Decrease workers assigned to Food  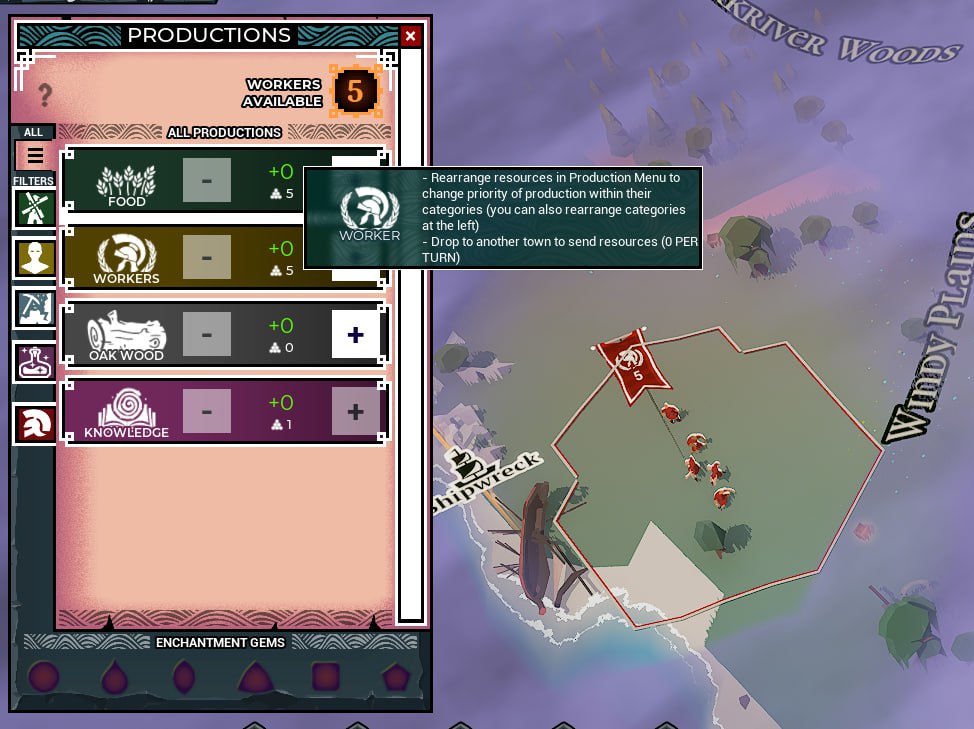[207, 180]
